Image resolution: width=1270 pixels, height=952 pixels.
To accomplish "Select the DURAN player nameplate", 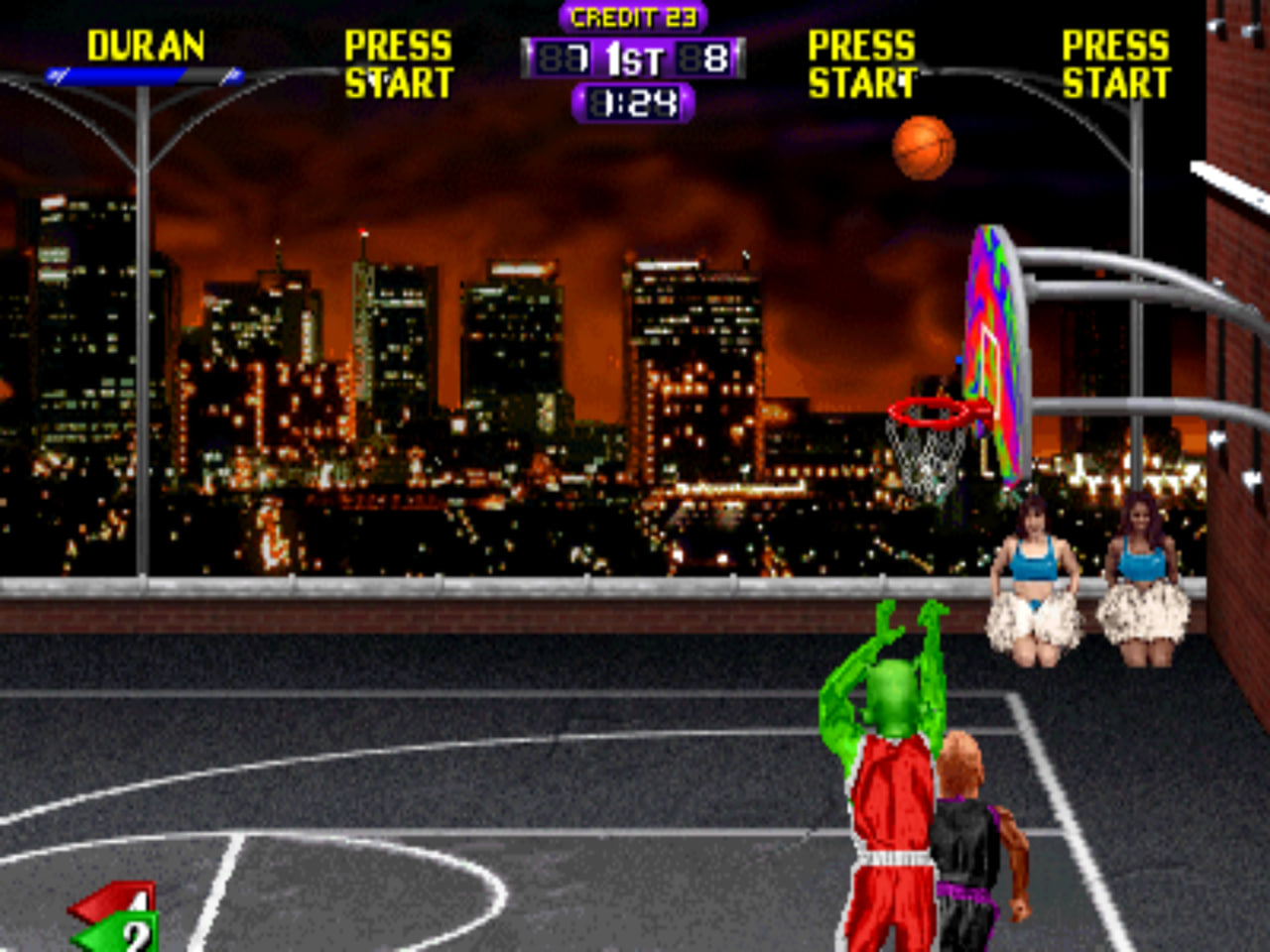I will (x=148, y=45).
